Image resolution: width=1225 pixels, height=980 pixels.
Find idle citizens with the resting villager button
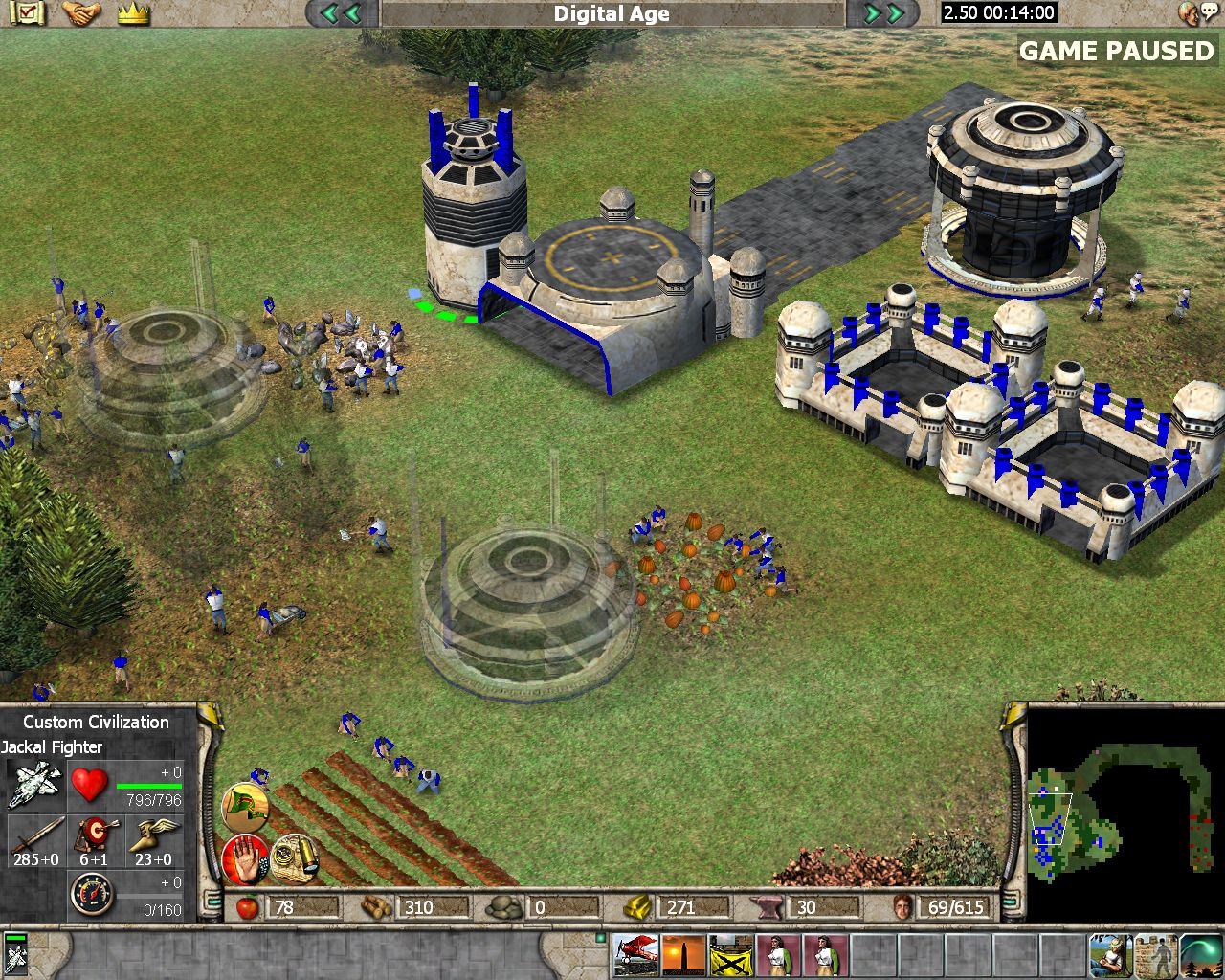(x=1112, y=954)
